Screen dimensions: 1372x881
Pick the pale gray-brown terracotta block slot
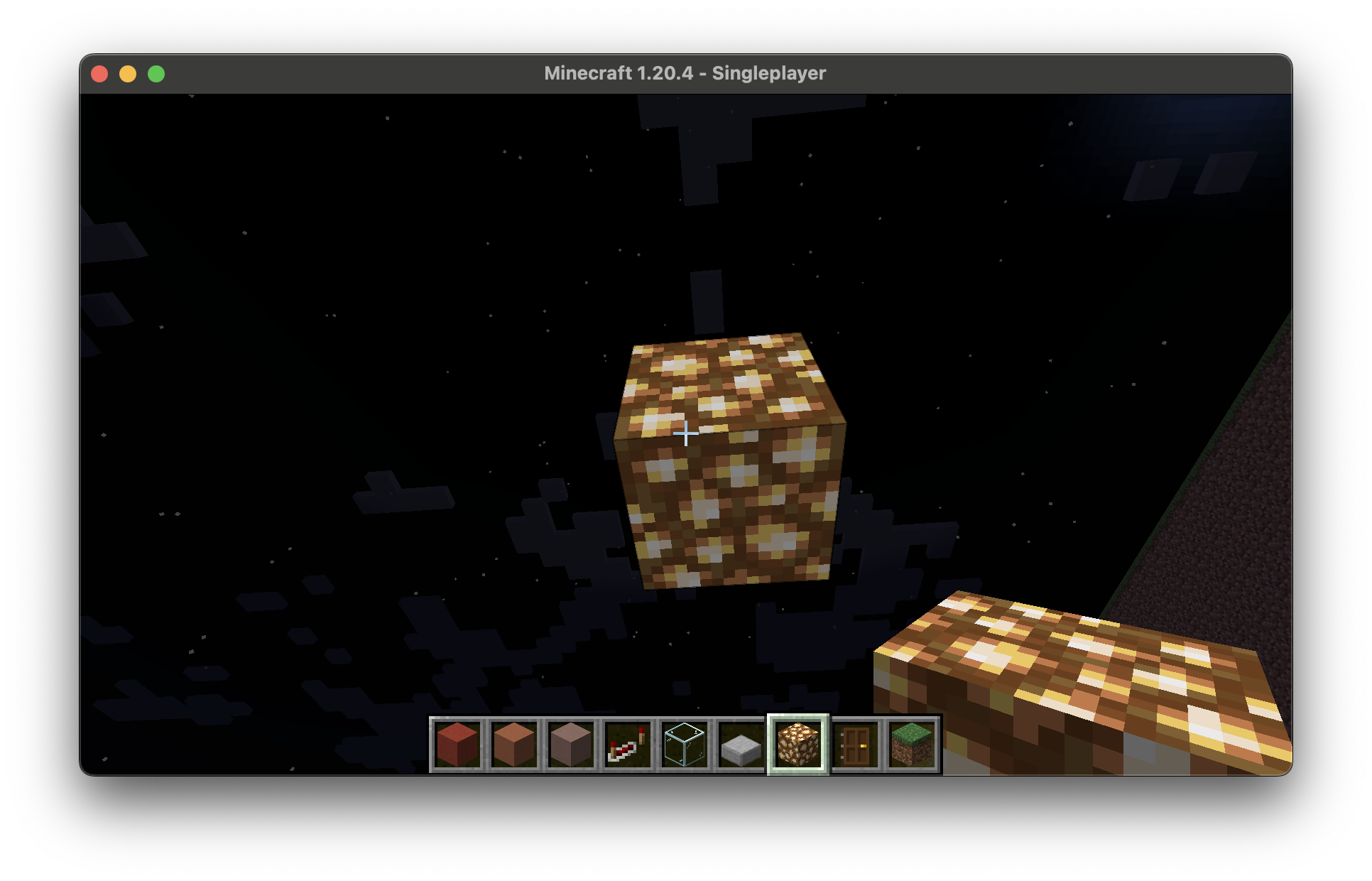571,745
